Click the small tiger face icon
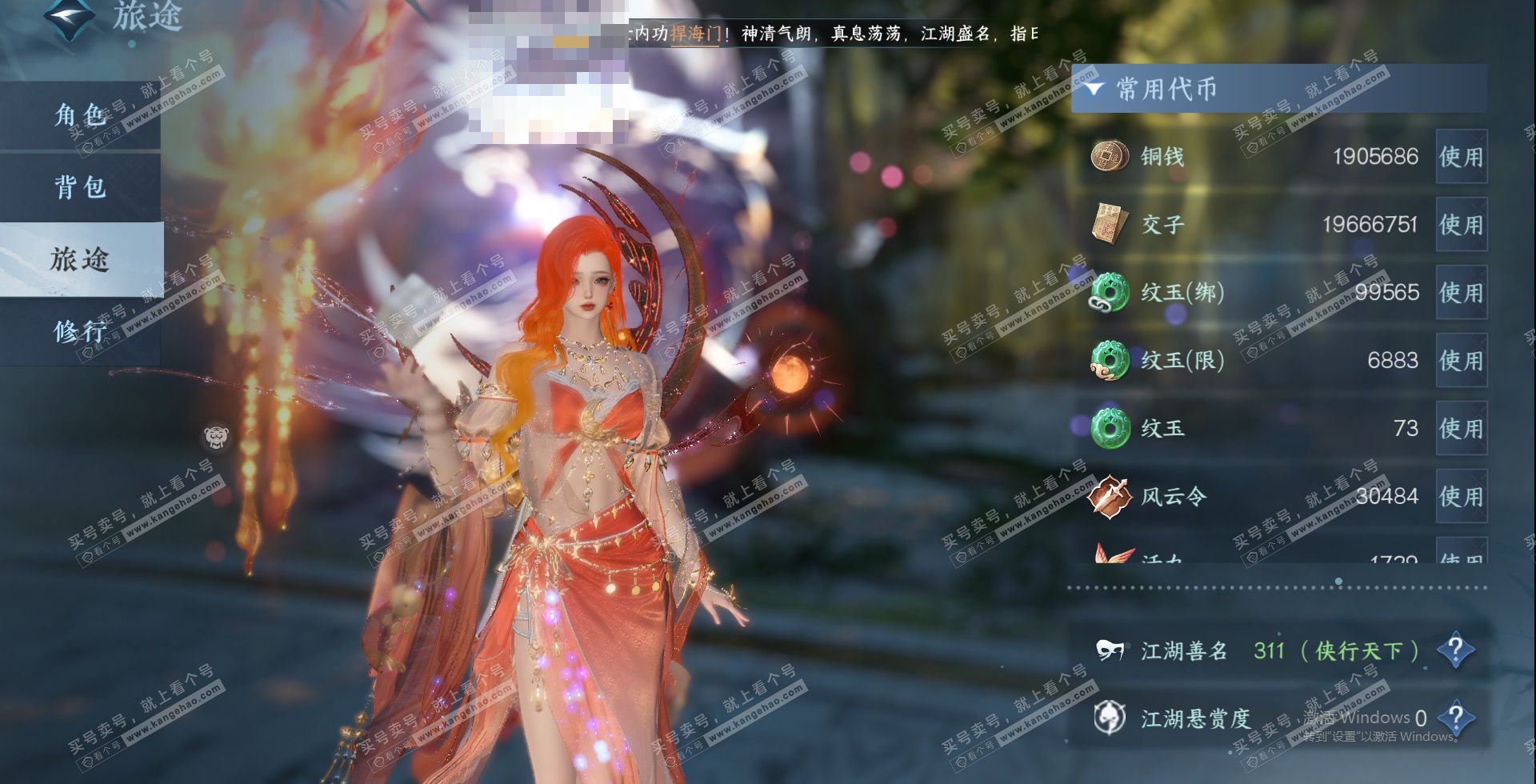The image size is (1536, 784). [x=215, y=437]
